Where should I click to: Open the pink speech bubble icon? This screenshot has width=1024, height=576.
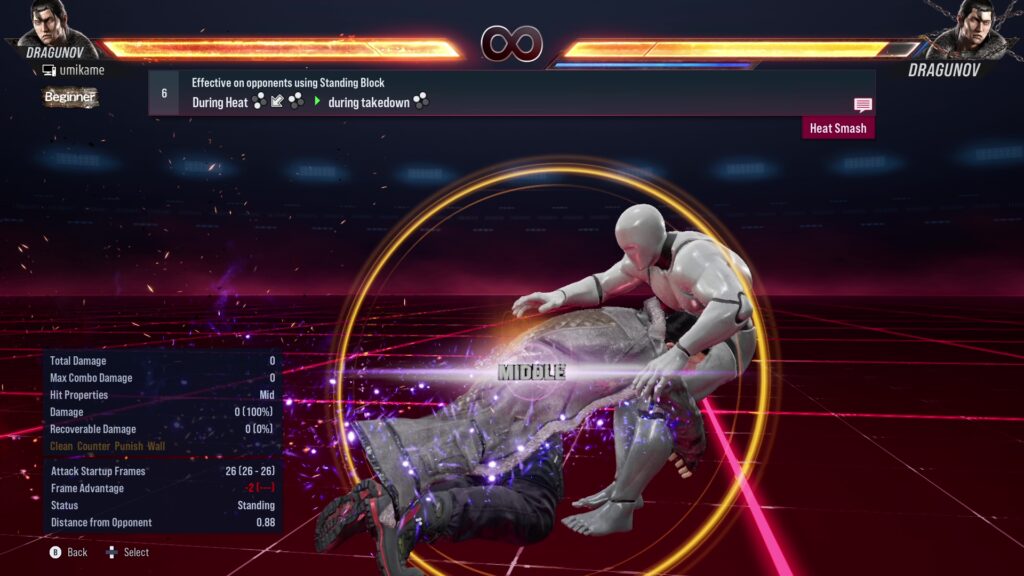click(x=863, y=105)
